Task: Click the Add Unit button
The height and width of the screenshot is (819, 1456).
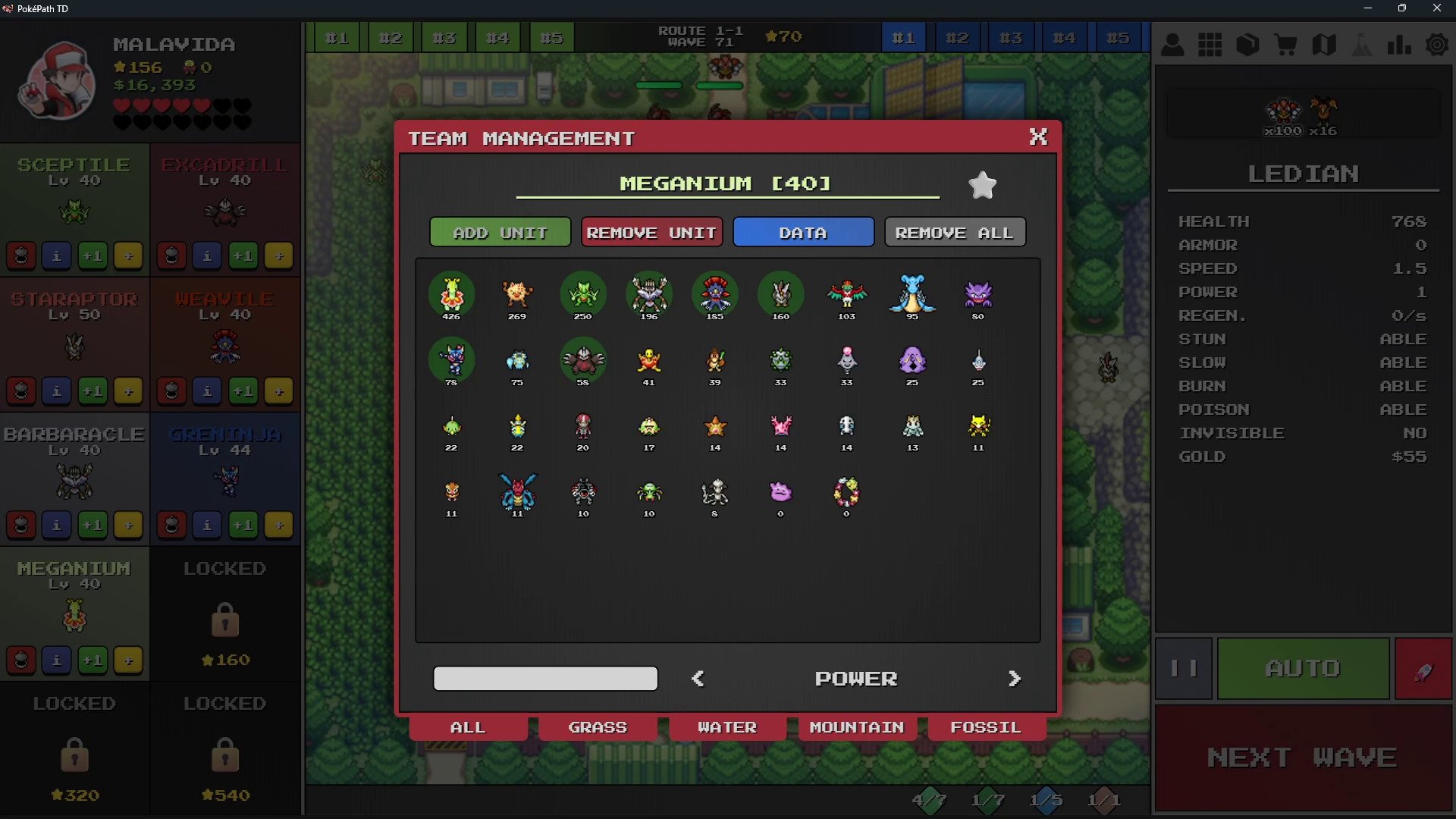Action: pos(500,233)
